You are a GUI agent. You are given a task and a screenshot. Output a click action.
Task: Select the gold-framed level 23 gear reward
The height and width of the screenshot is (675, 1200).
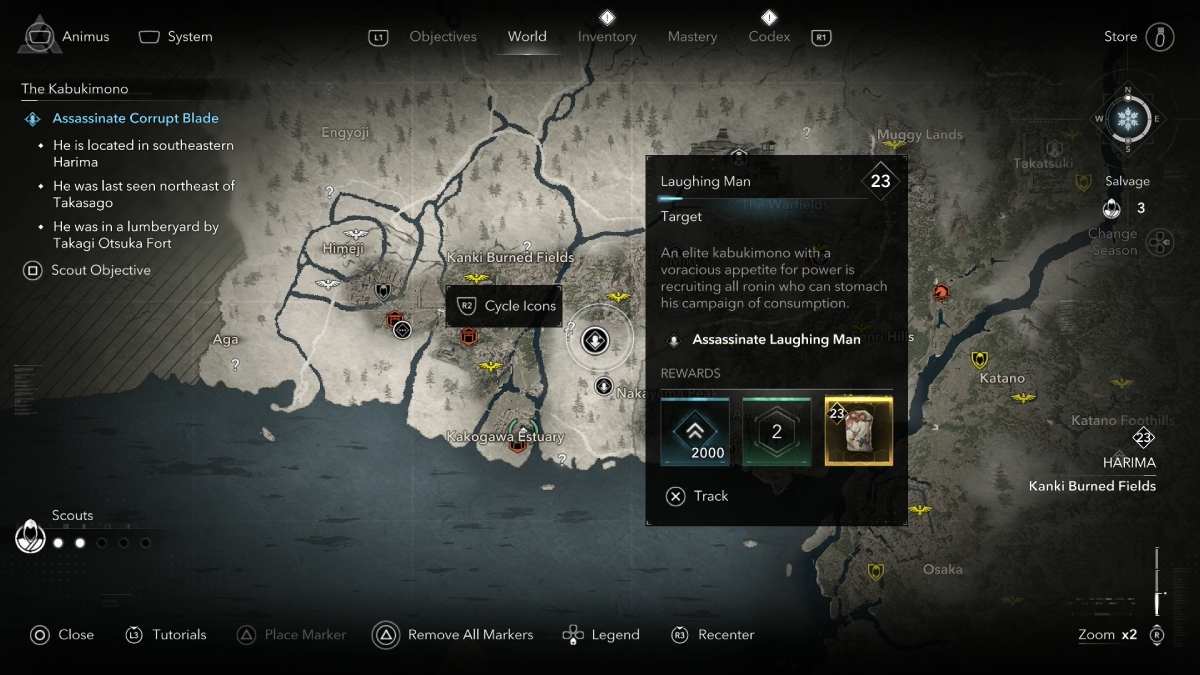[858, 431]
